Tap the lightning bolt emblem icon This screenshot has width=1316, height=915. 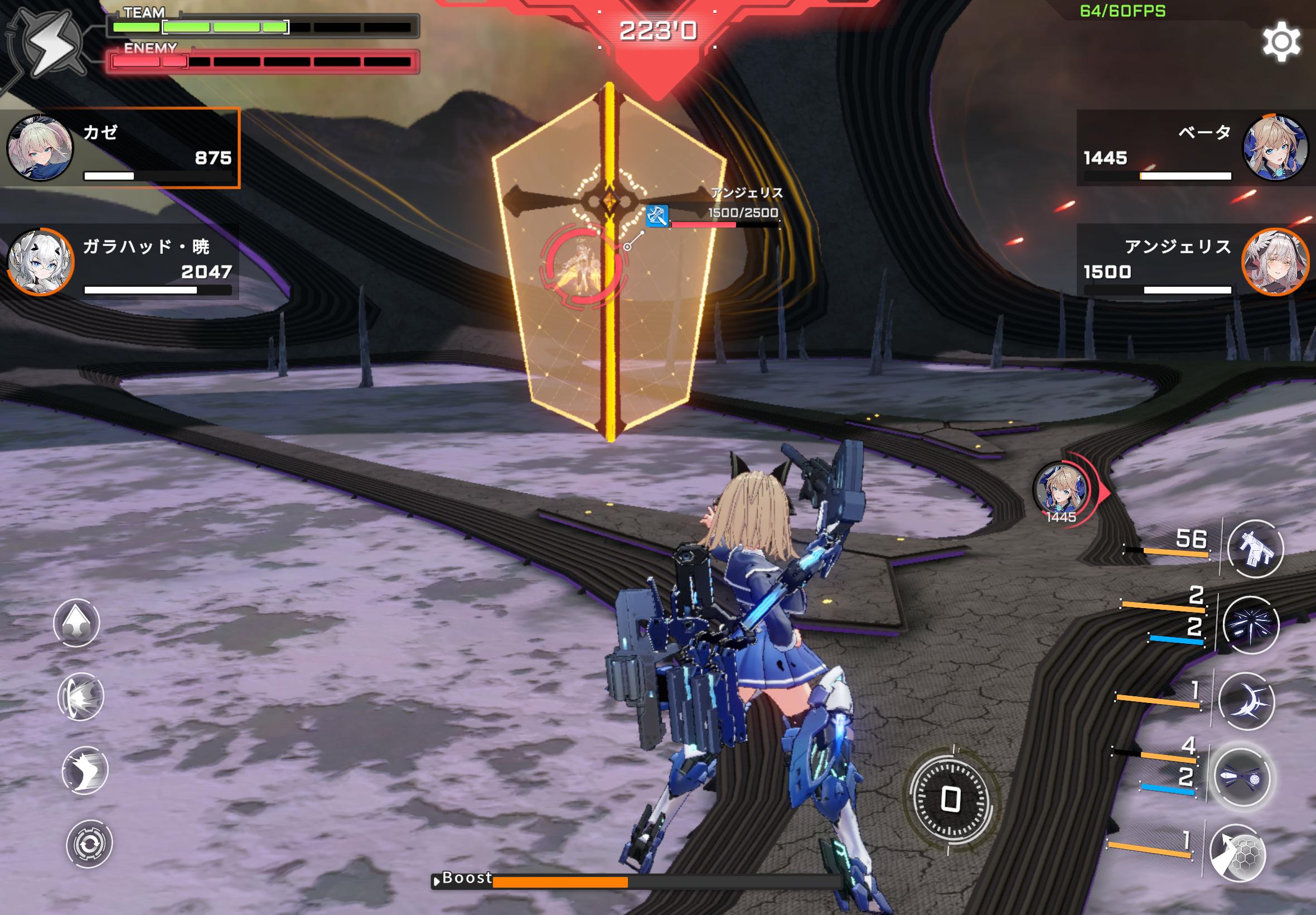[49, 46]
